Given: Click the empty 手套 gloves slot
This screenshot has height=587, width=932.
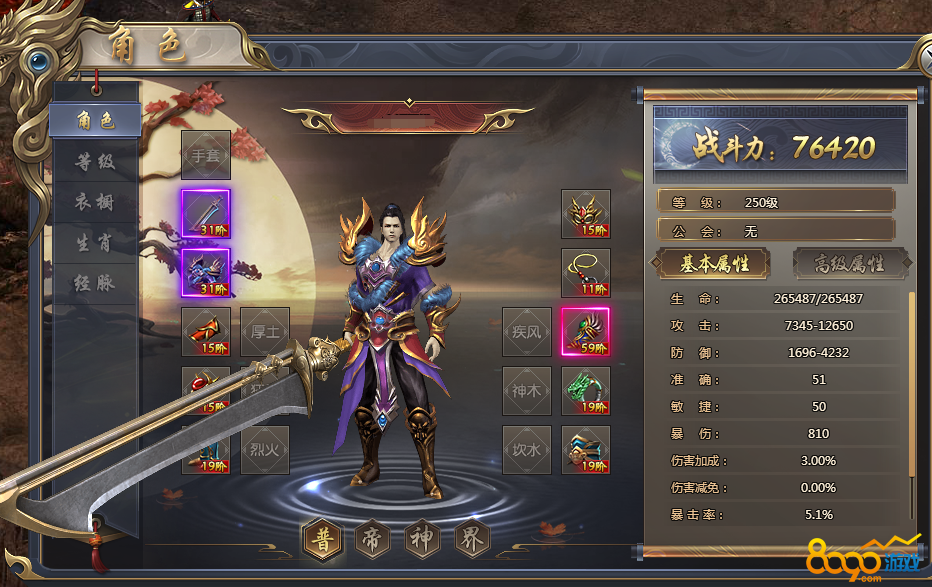Looking at the screenshot, I should coord(206,155).
